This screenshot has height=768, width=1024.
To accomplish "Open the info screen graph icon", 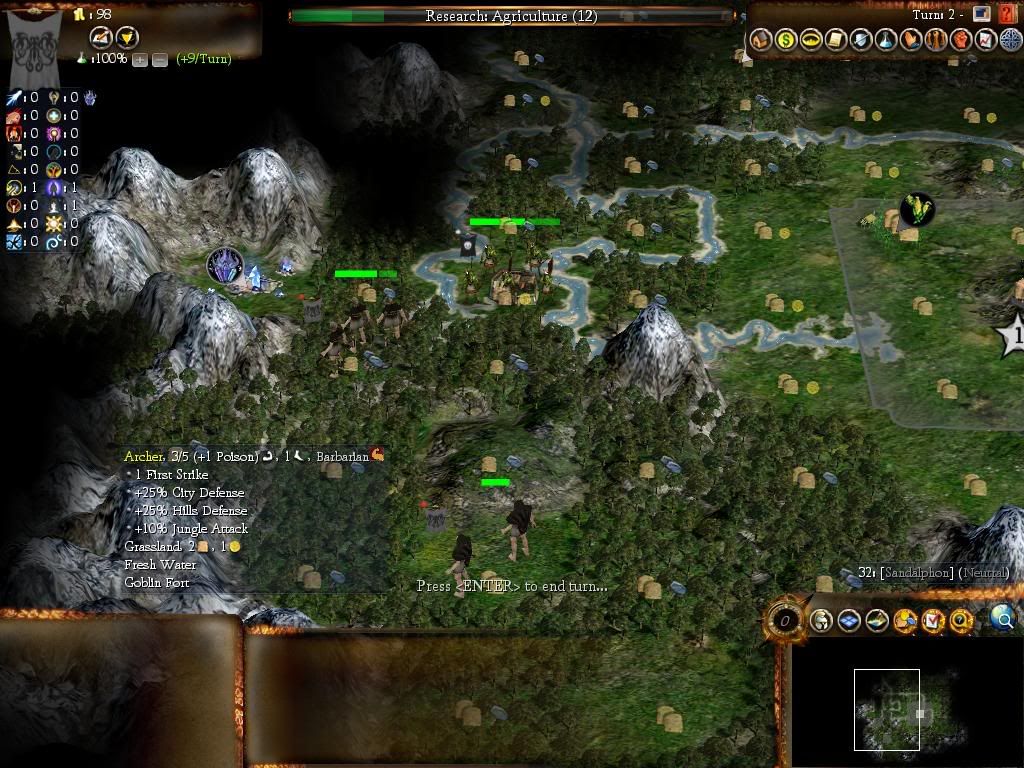I will click(x=986, y=40).
